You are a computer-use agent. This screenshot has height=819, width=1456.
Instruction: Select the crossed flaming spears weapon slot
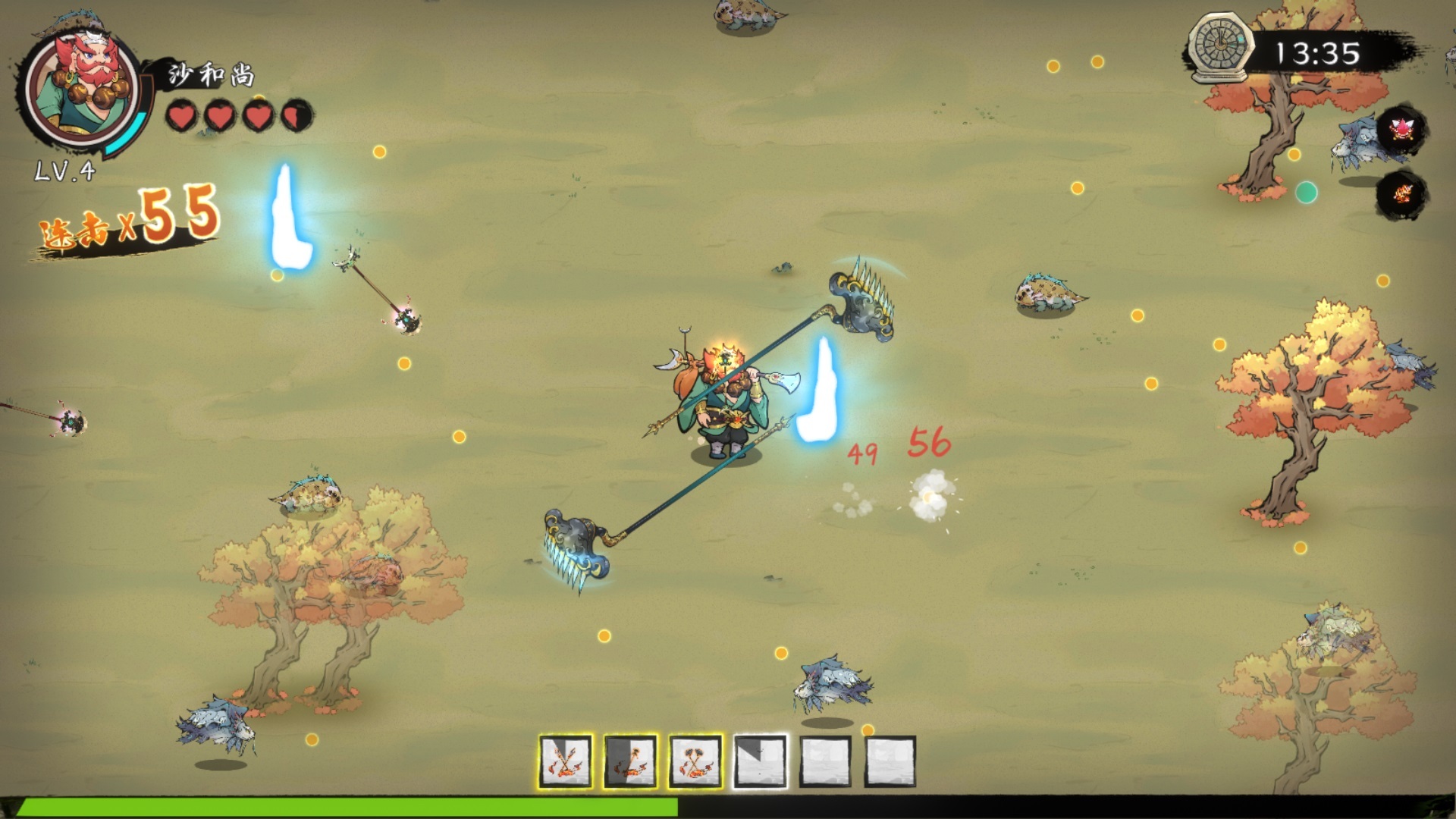566,761
